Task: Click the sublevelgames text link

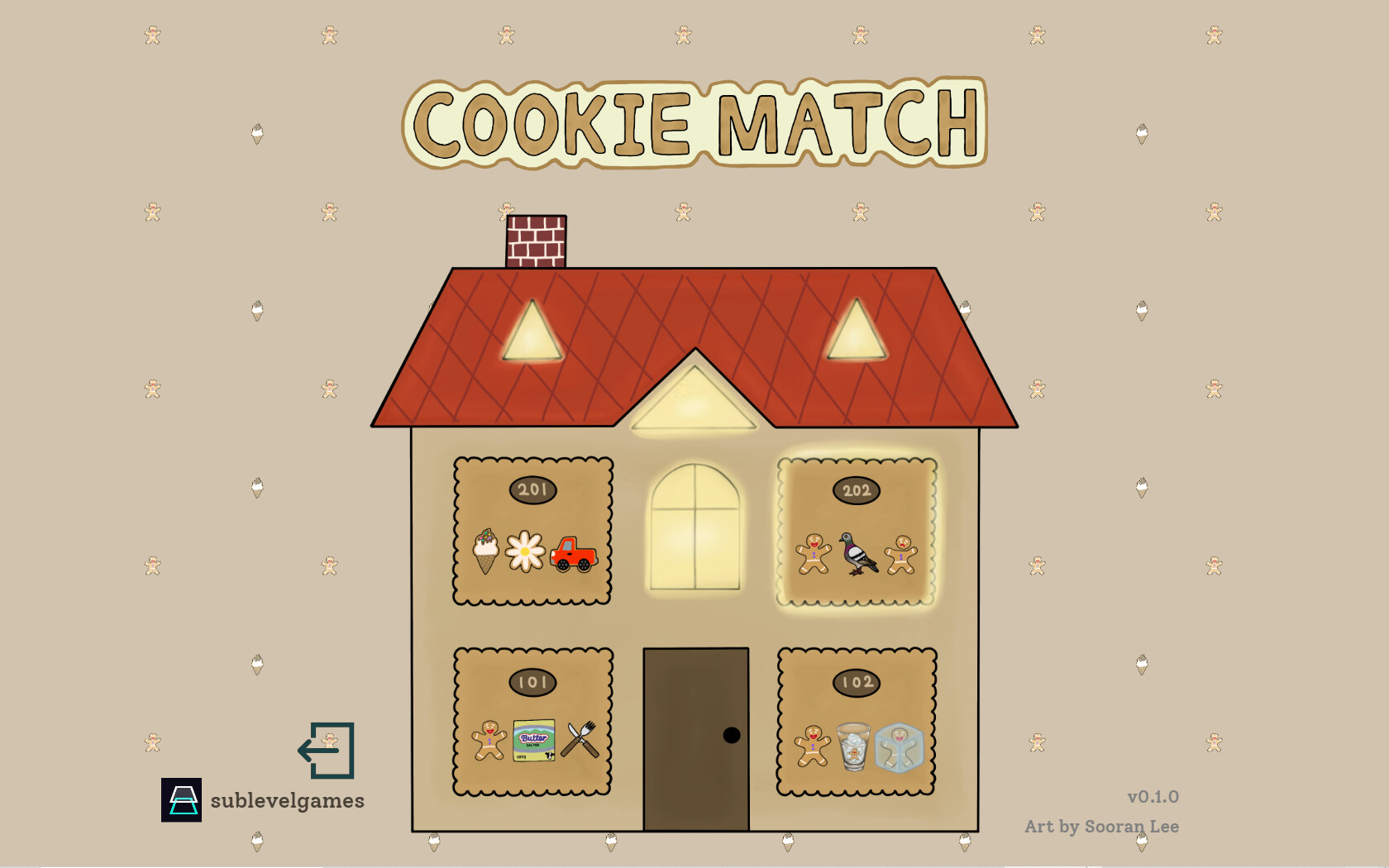Action: click(x=287, y=800)
